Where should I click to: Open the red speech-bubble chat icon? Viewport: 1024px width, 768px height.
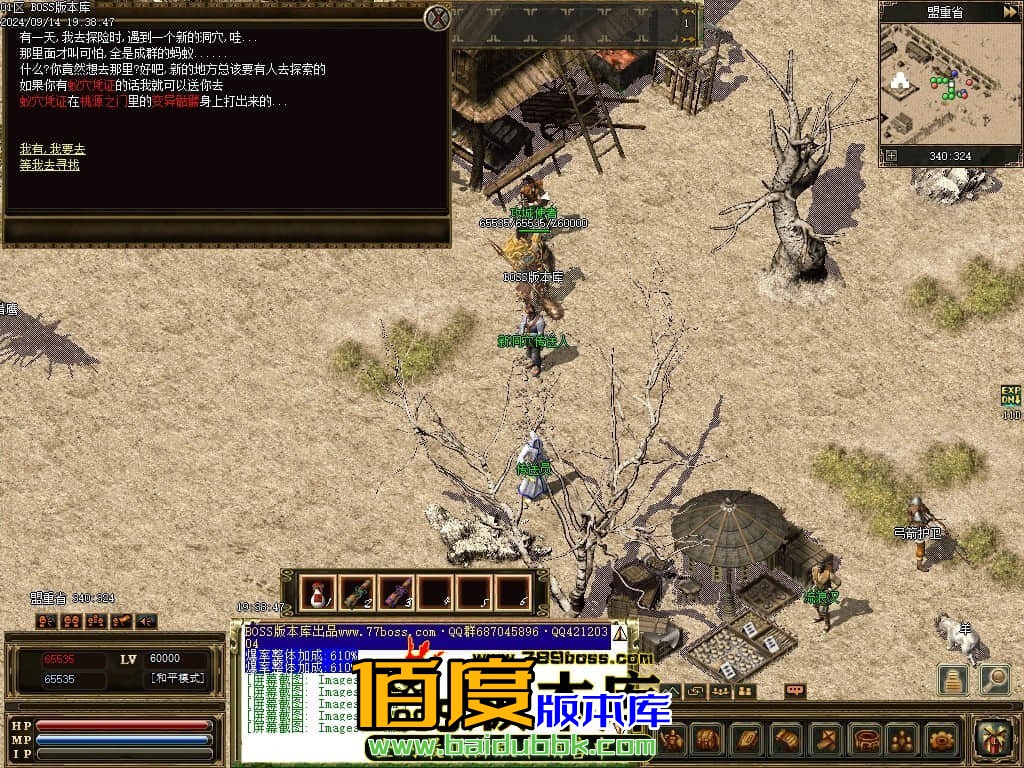coord(795,690)
